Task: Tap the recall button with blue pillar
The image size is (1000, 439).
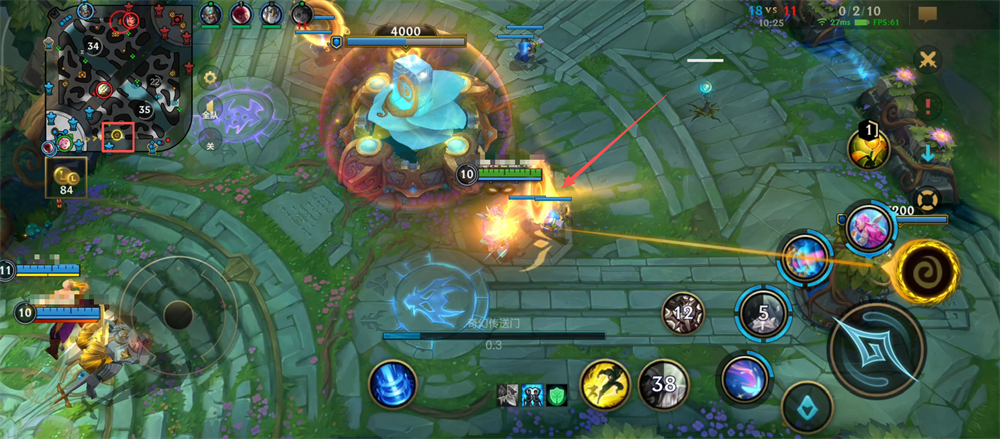Action: pos(392,385)
